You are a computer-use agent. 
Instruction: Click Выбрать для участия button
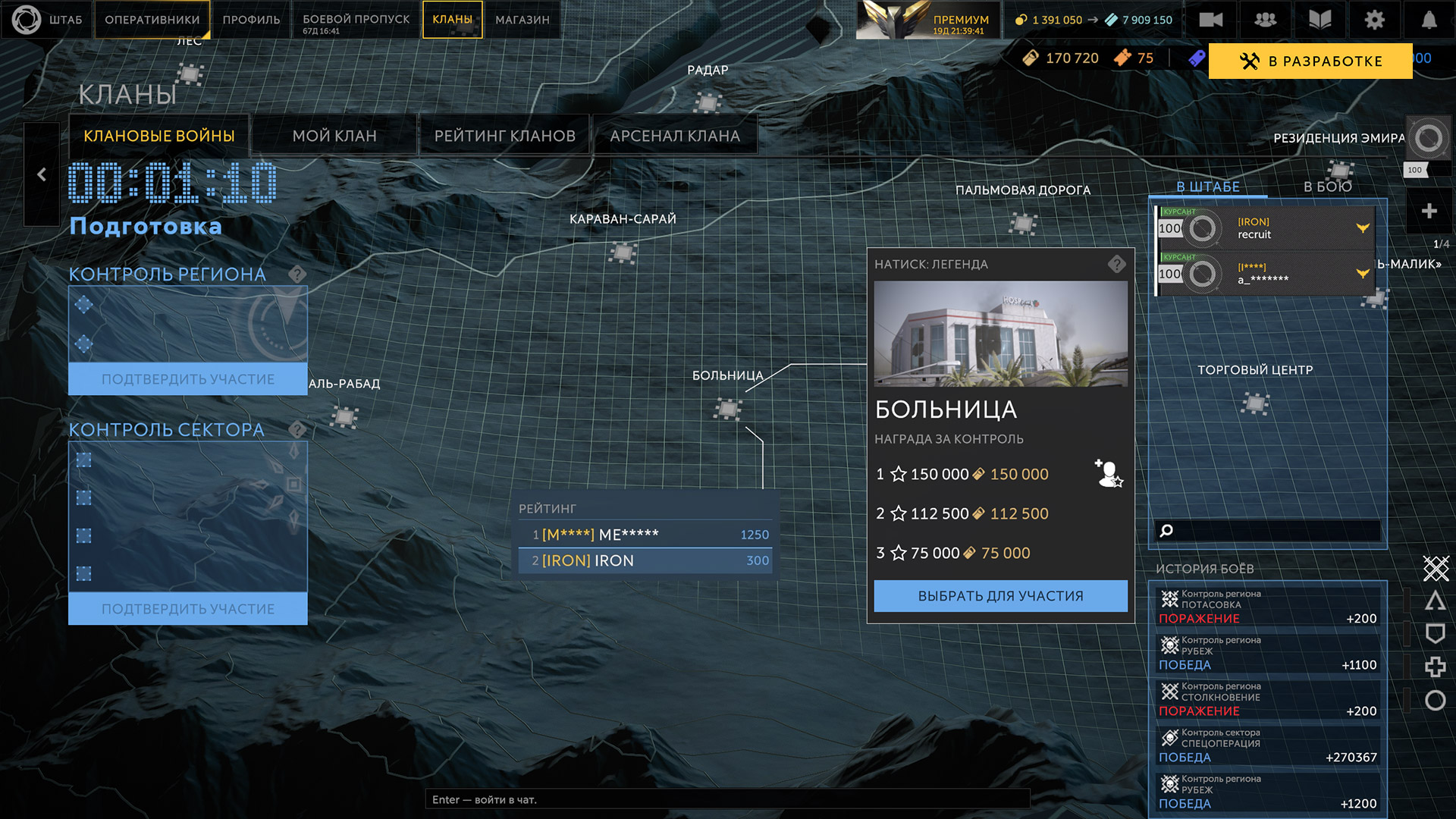point(1000,596)
